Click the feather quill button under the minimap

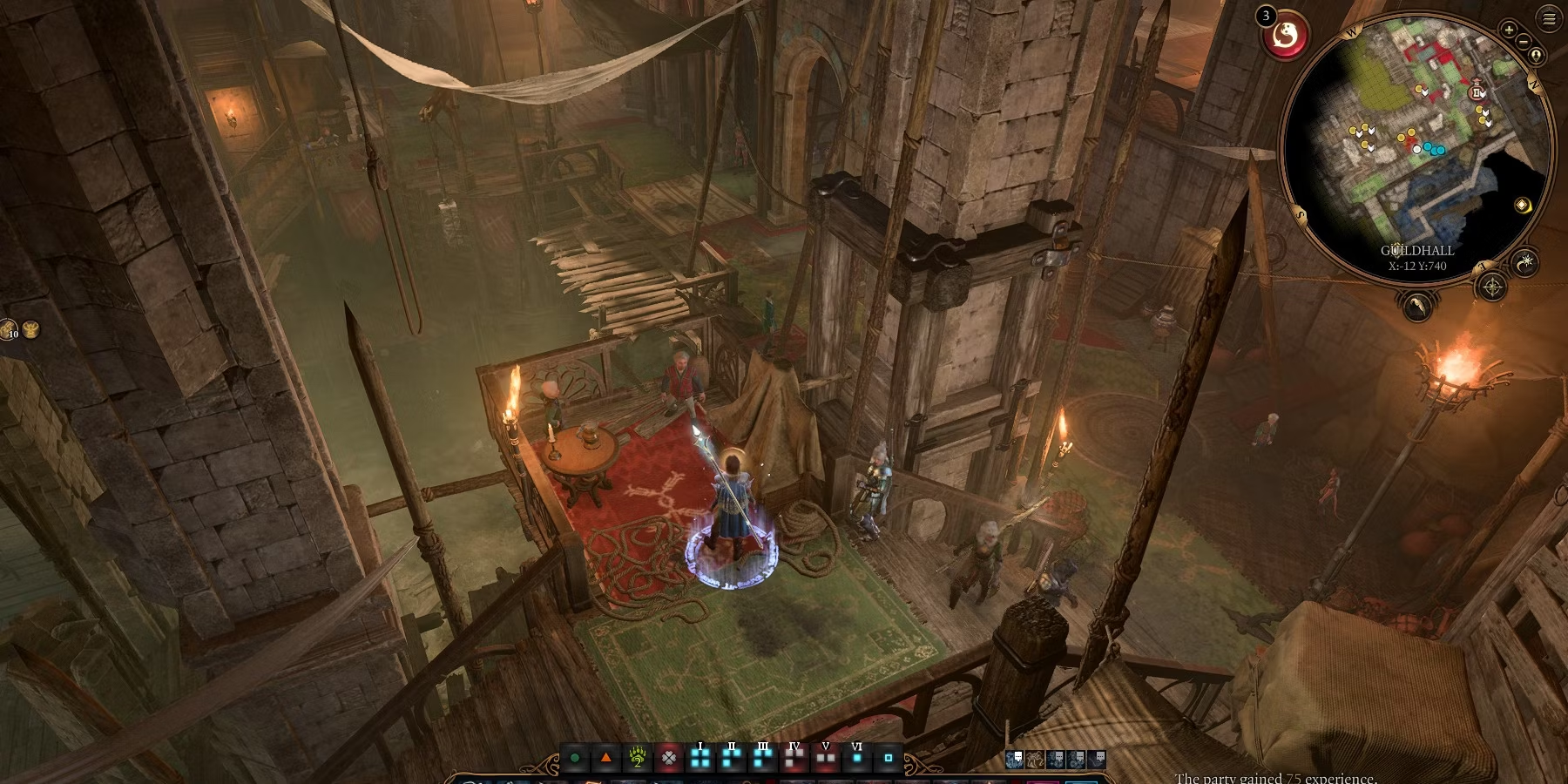pyautogui.click(x=1417, y=306)
